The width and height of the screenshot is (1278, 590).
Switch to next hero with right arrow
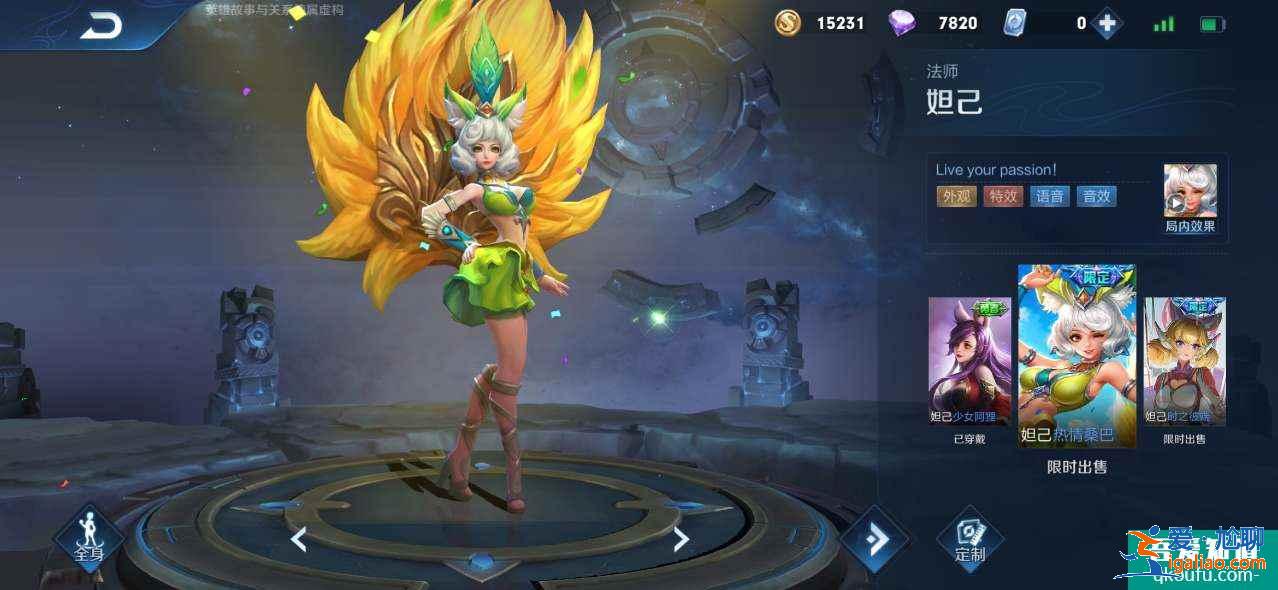click(681, 539)
